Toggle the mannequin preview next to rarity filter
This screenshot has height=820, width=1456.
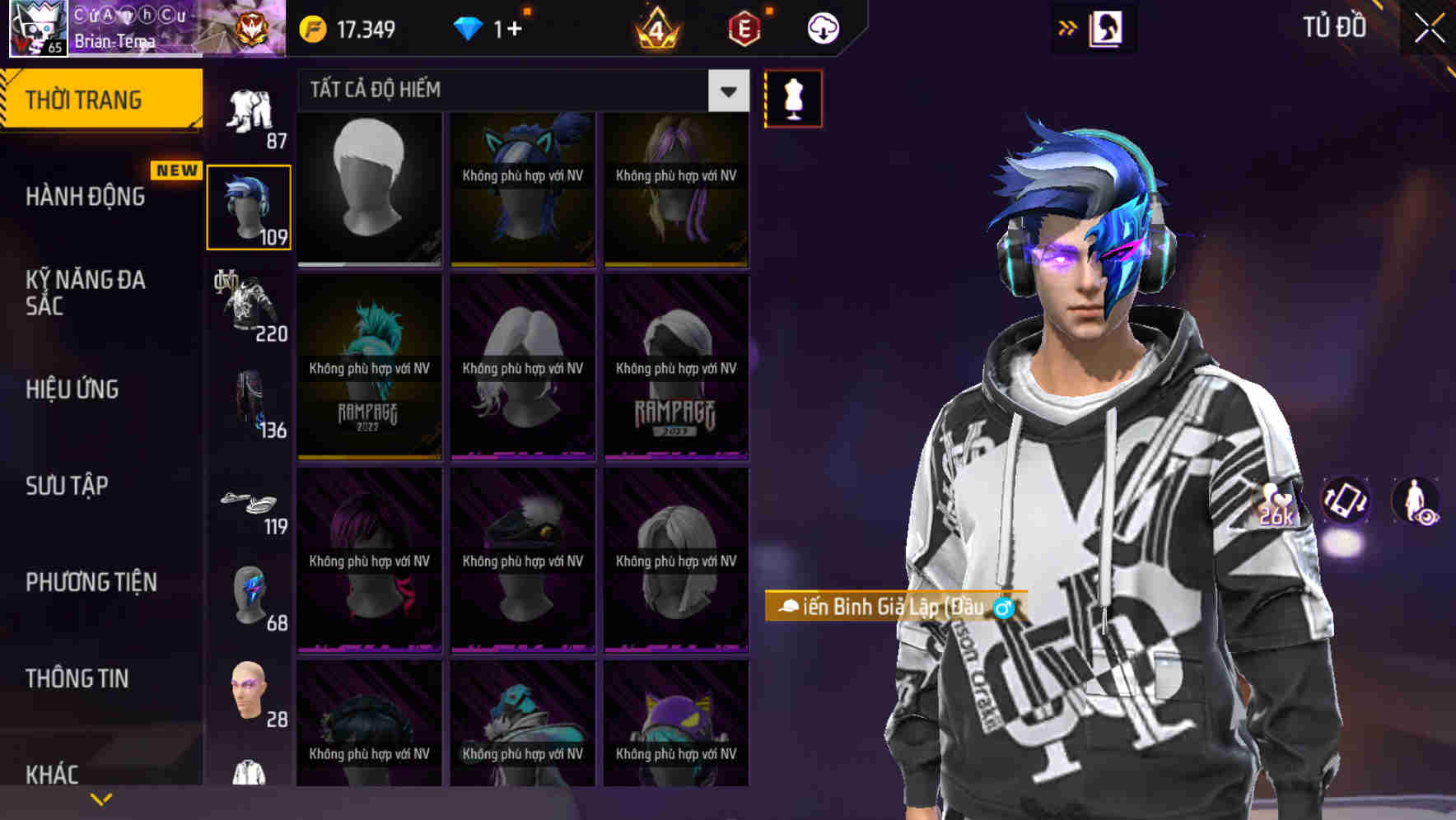tap(793, 97)
